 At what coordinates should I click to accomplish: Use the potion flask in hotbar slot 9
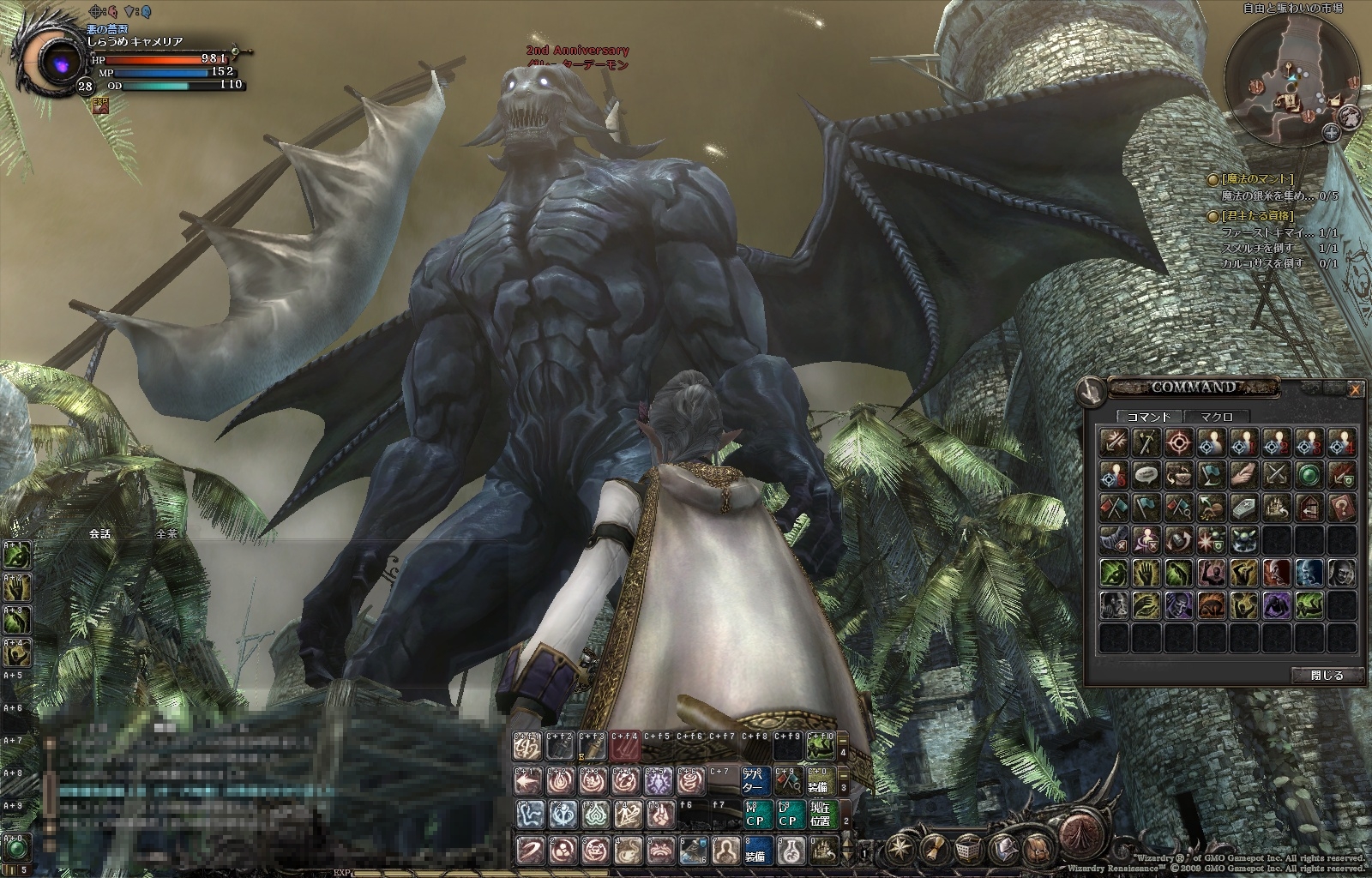[x=790, y=850]
